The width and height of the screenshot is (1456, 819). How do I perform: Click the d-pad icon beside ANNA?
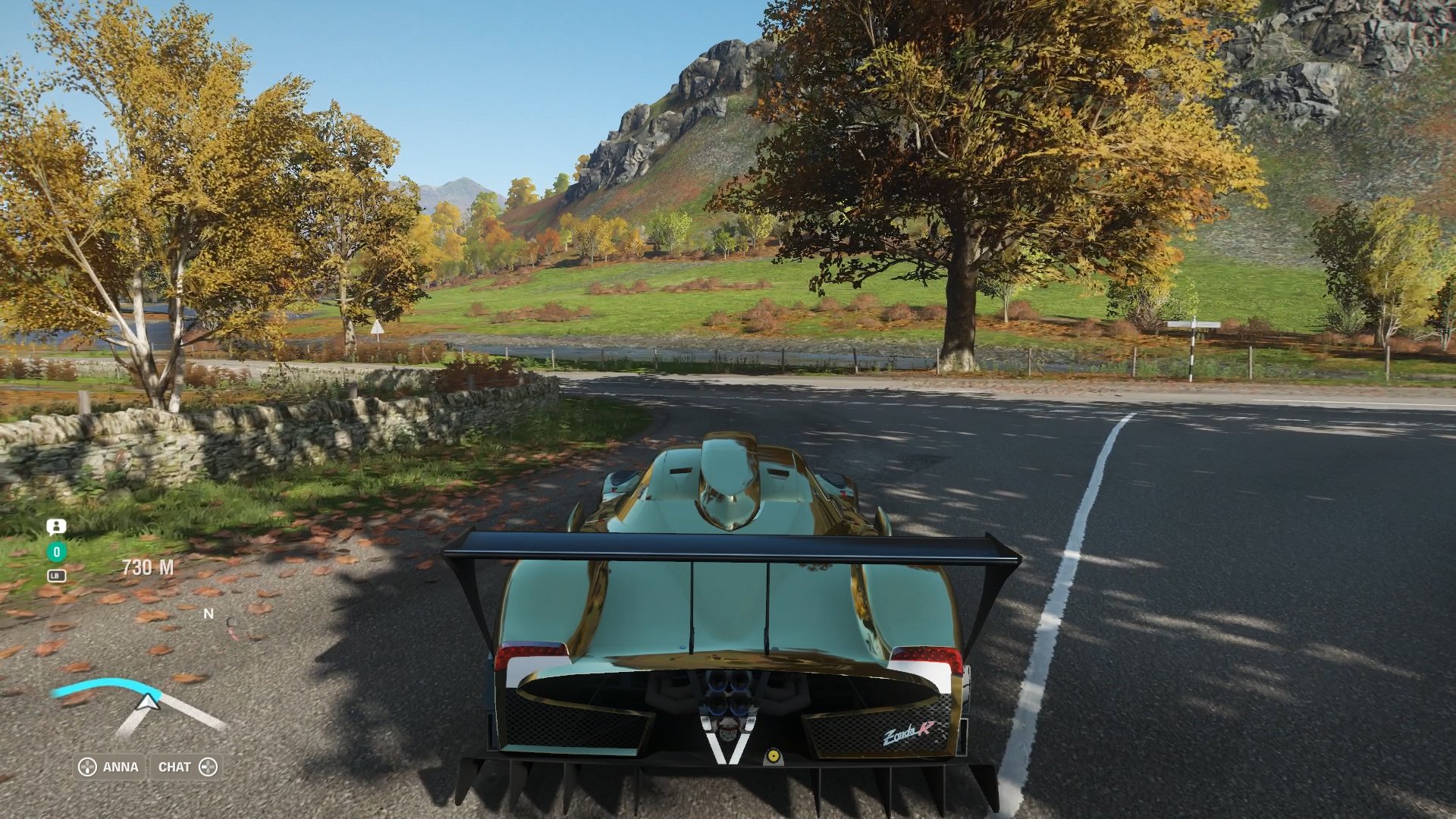pos(86,767)
